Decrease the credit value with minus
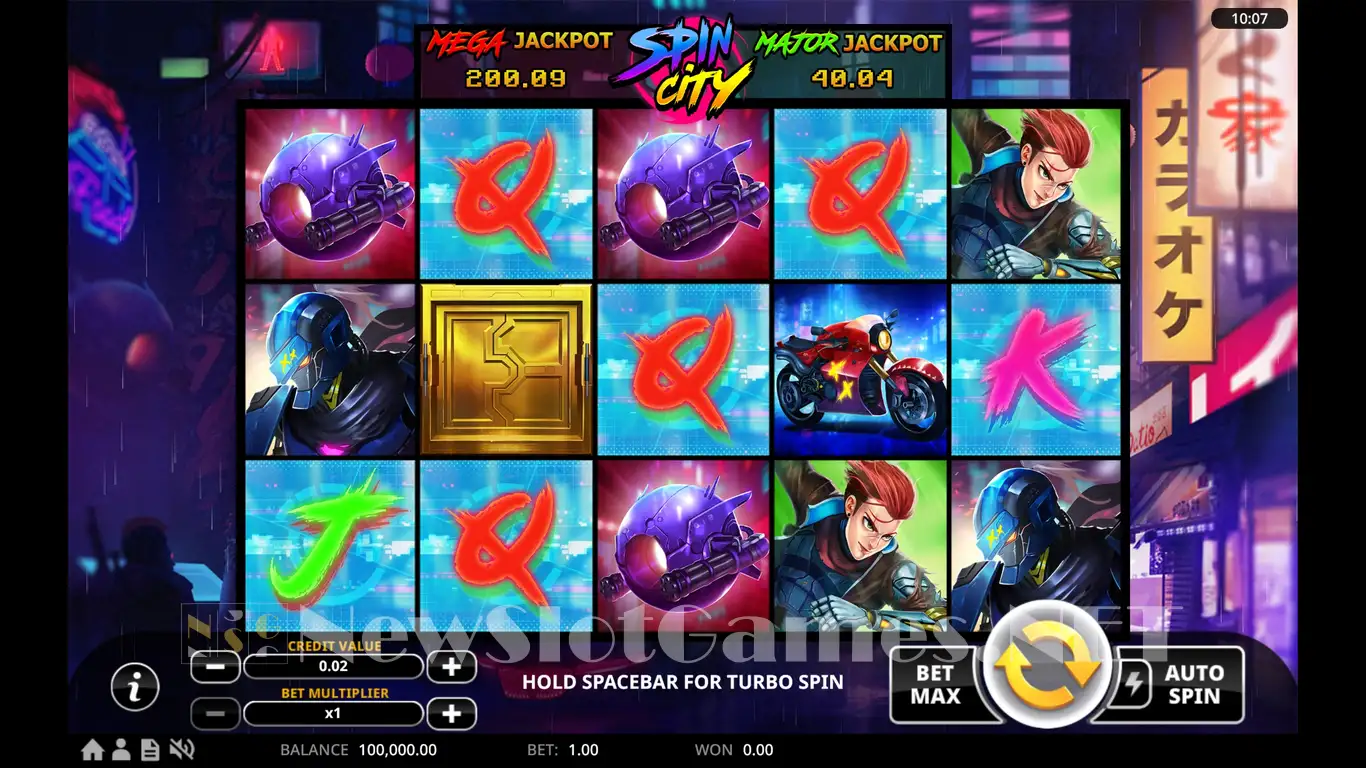This screenshot has height=768, width=1366. pos(215,667)
